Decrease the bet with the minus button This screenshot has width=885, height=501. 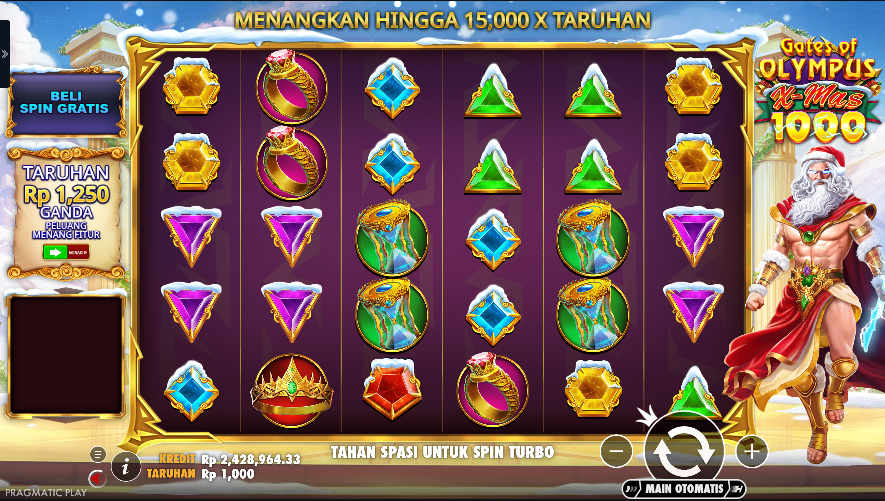point(616,452)
